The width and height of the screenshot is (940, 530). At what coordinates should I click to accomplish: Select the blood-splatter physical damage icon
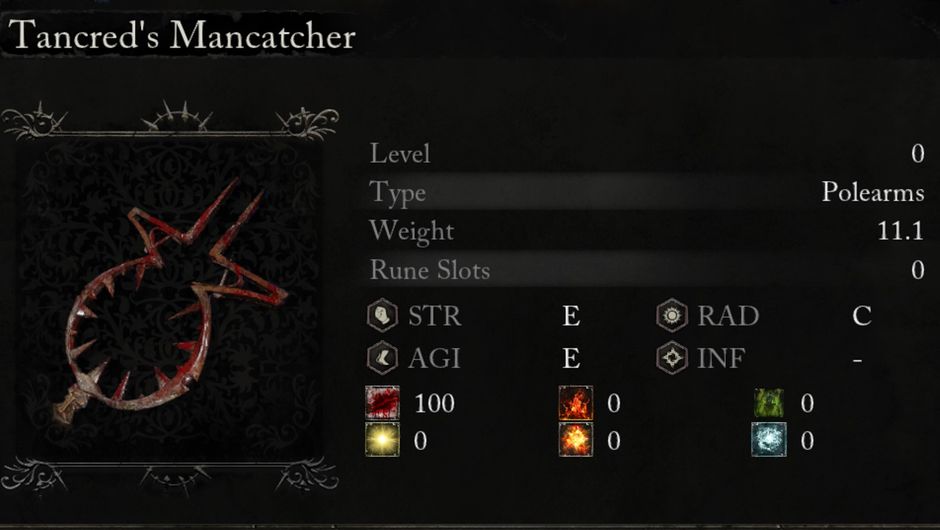(x=382, y=403)
